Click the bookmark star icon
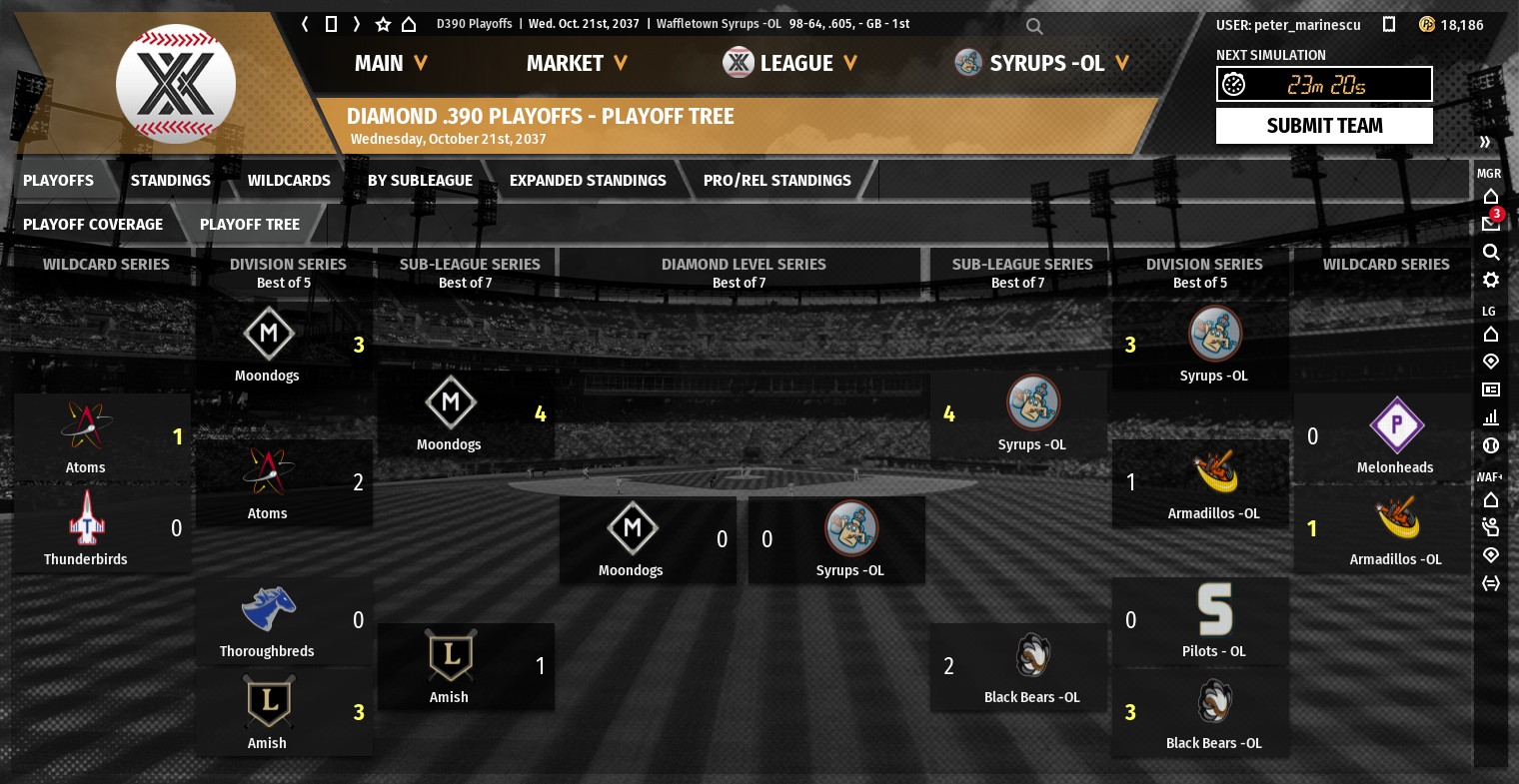The image size is (1519, 784). [383, 24]
